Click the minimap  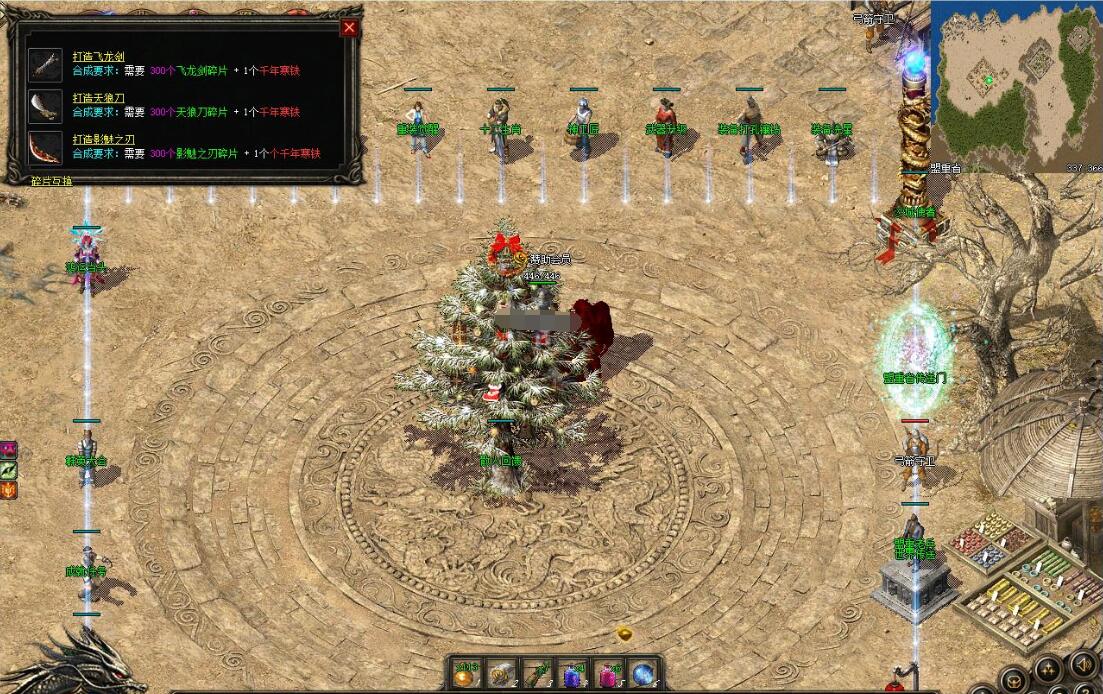pos(1015,85)
